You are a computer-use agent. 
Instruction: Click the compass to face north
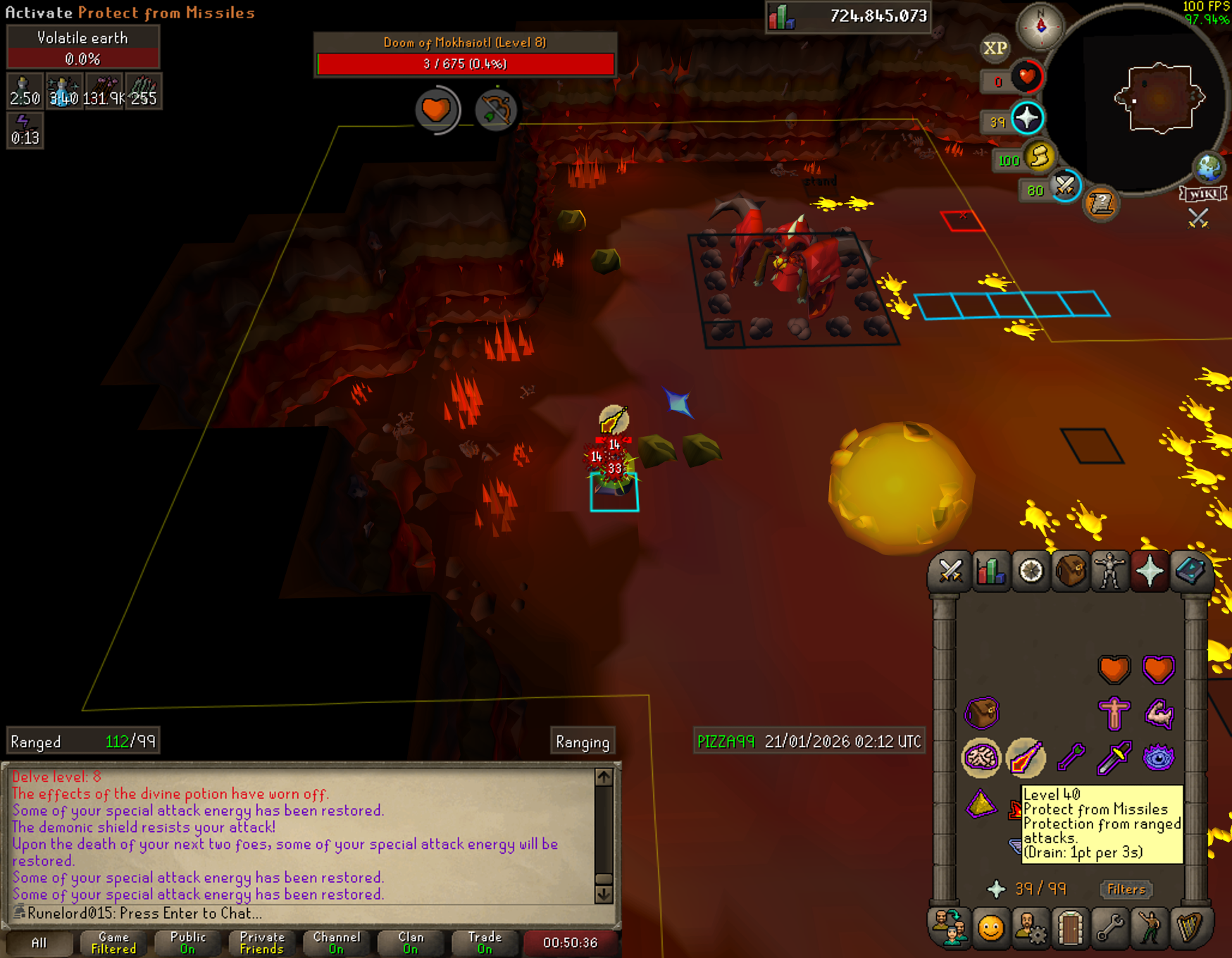pyautogui.click(x=1040, y=27)
